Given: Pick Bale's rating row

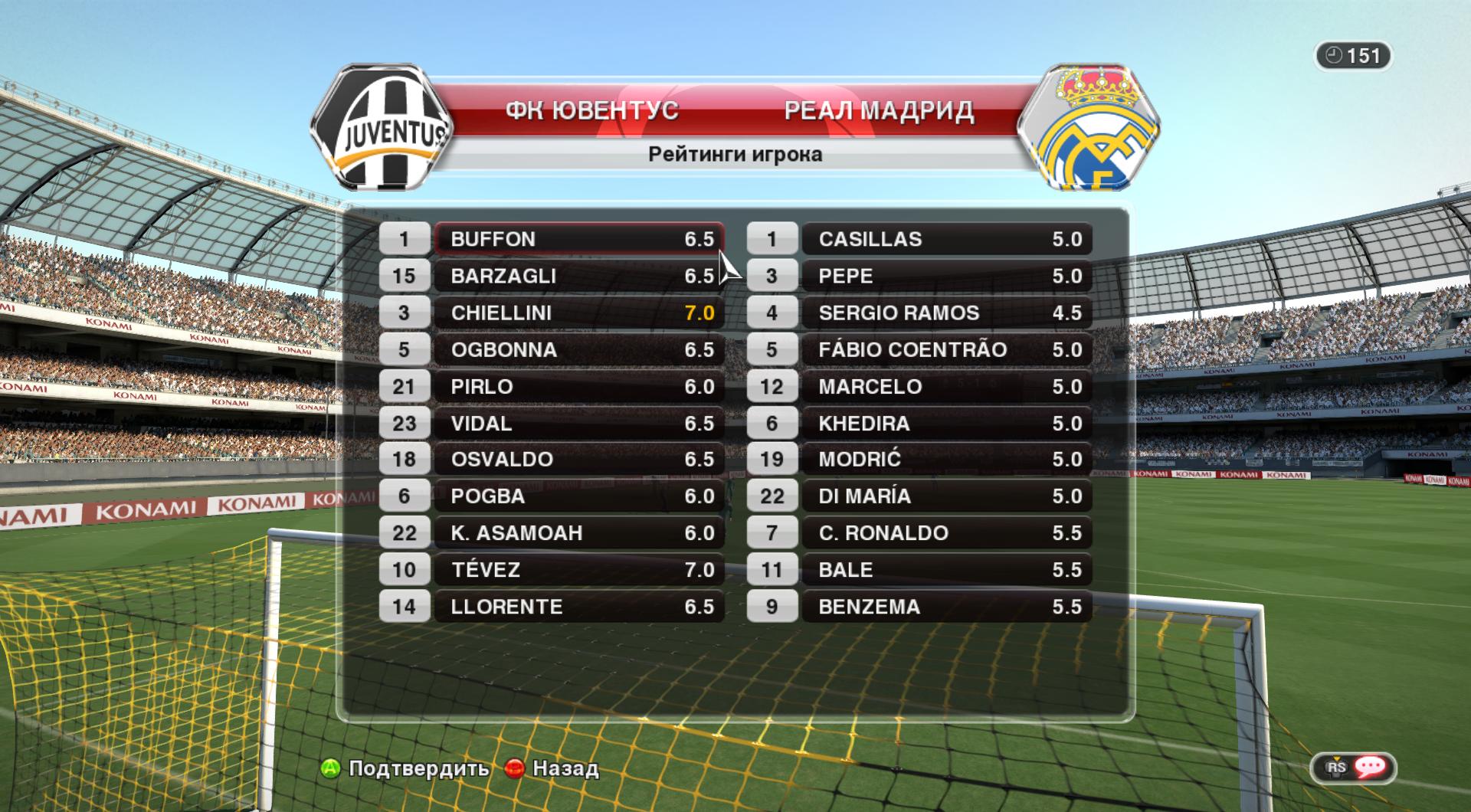Looking at the screenshot, I should click(x=946, y=569).
